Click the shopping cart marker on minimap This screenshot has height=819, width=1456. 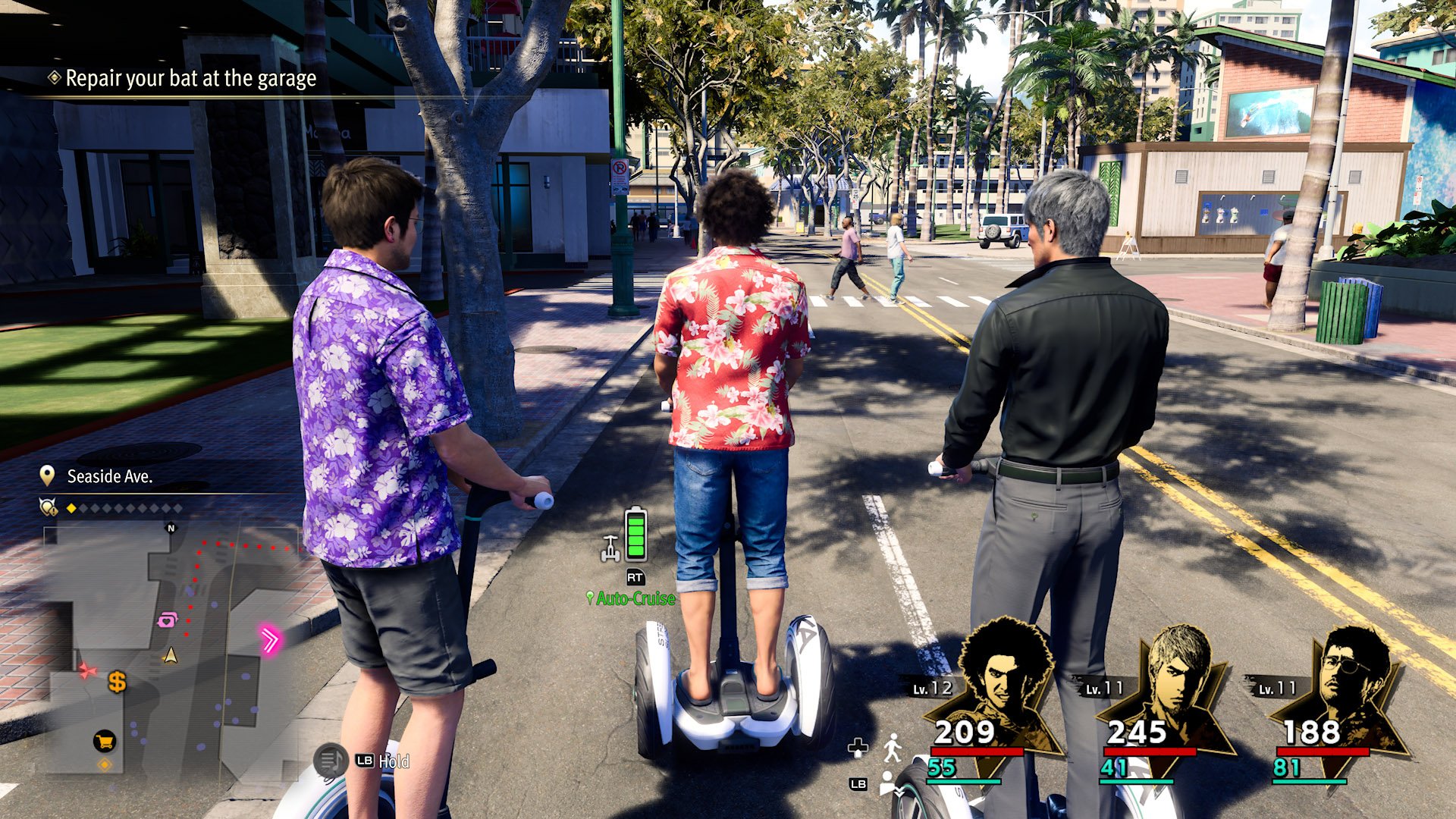click(104, 741)
